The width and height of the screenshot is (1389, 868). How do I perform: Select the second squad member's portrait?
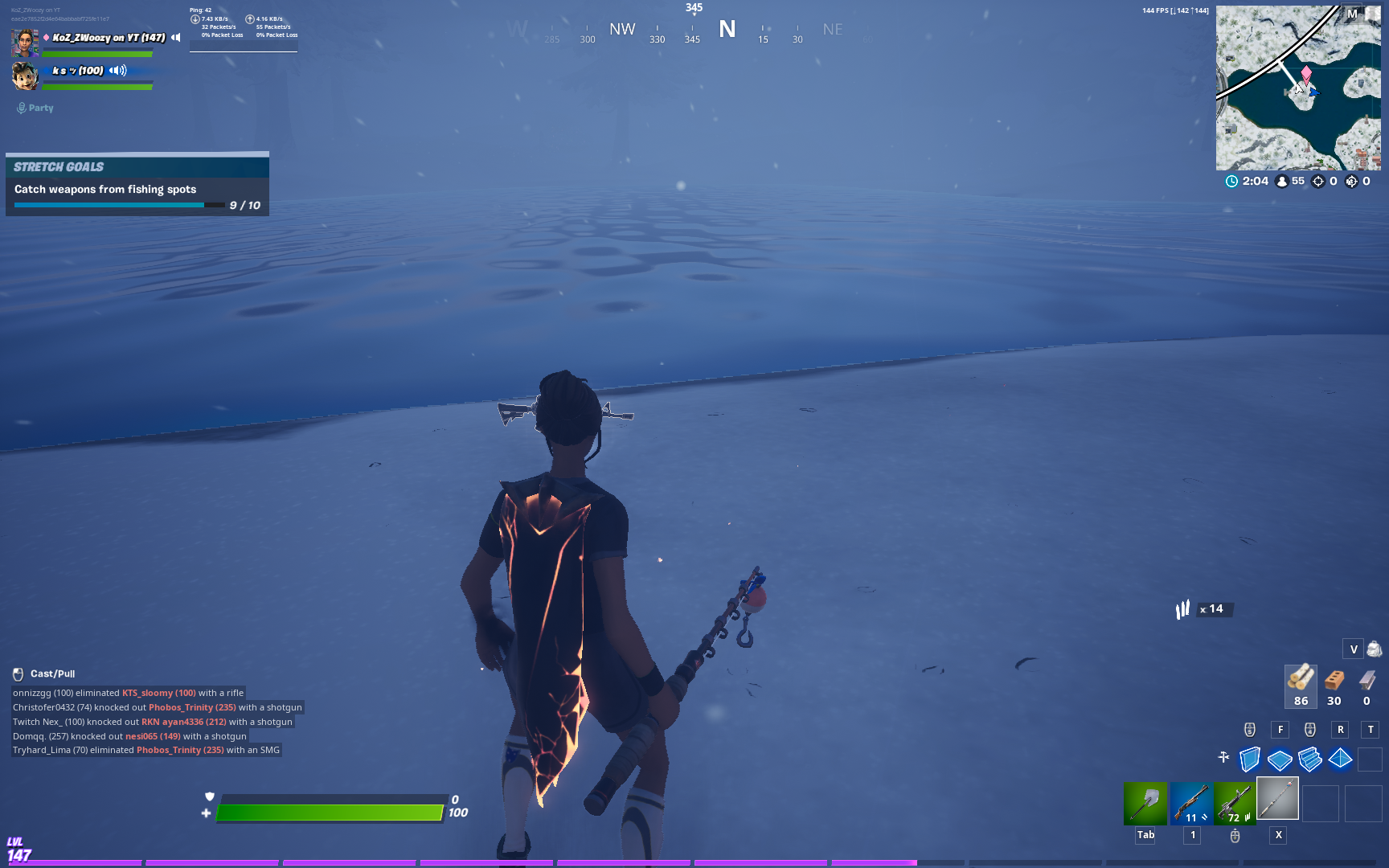pyautogui.click(x=25, y=76)
